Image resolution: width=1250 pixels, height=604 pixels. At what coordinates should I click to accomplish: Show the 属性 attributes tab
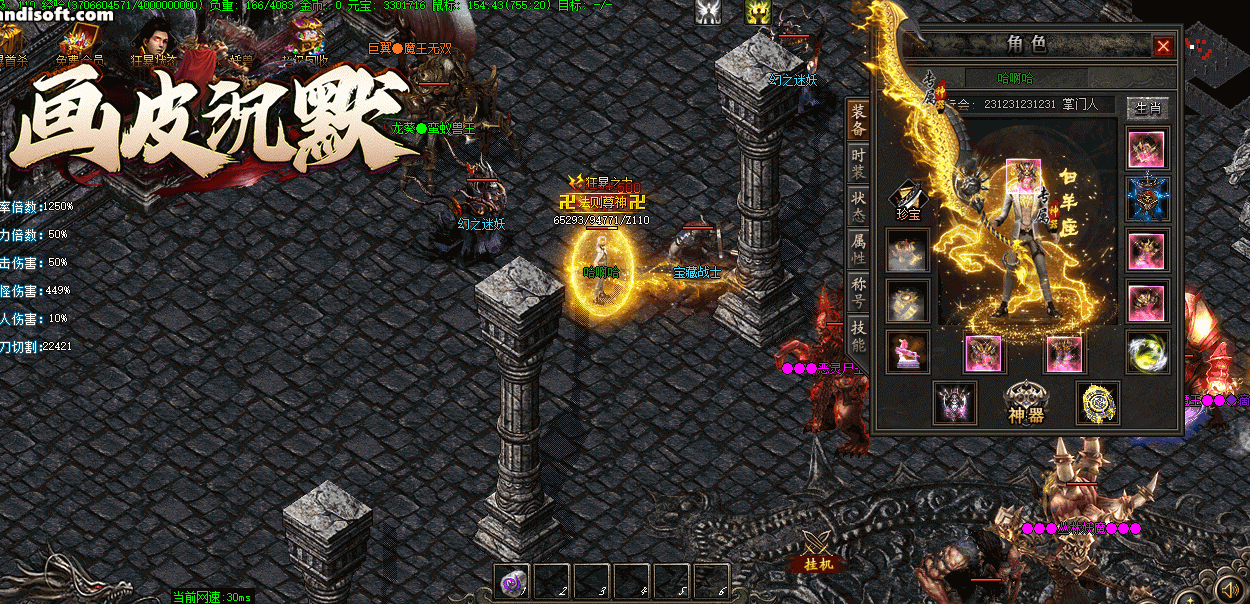coord(858,247)
